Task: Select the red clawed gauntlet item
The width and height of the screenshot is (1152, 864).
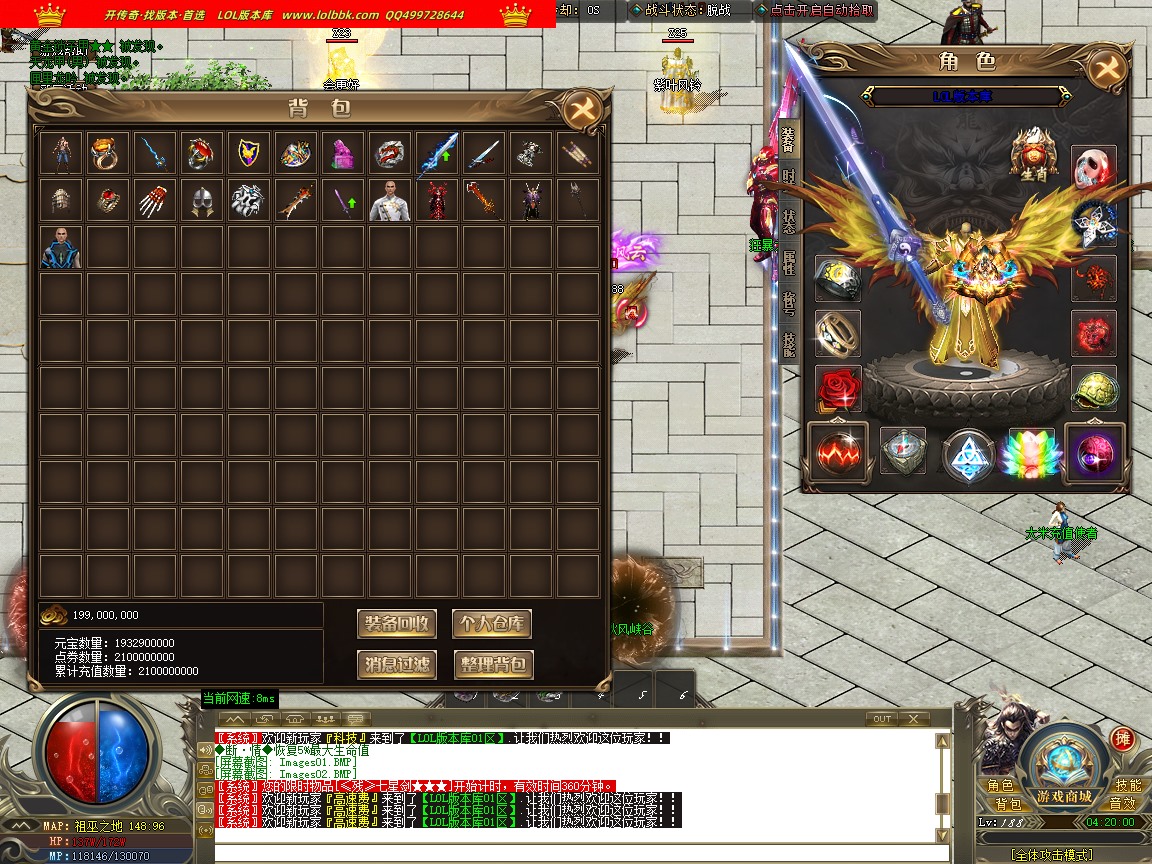Action: pyautogui.click(x=153, y=200)
